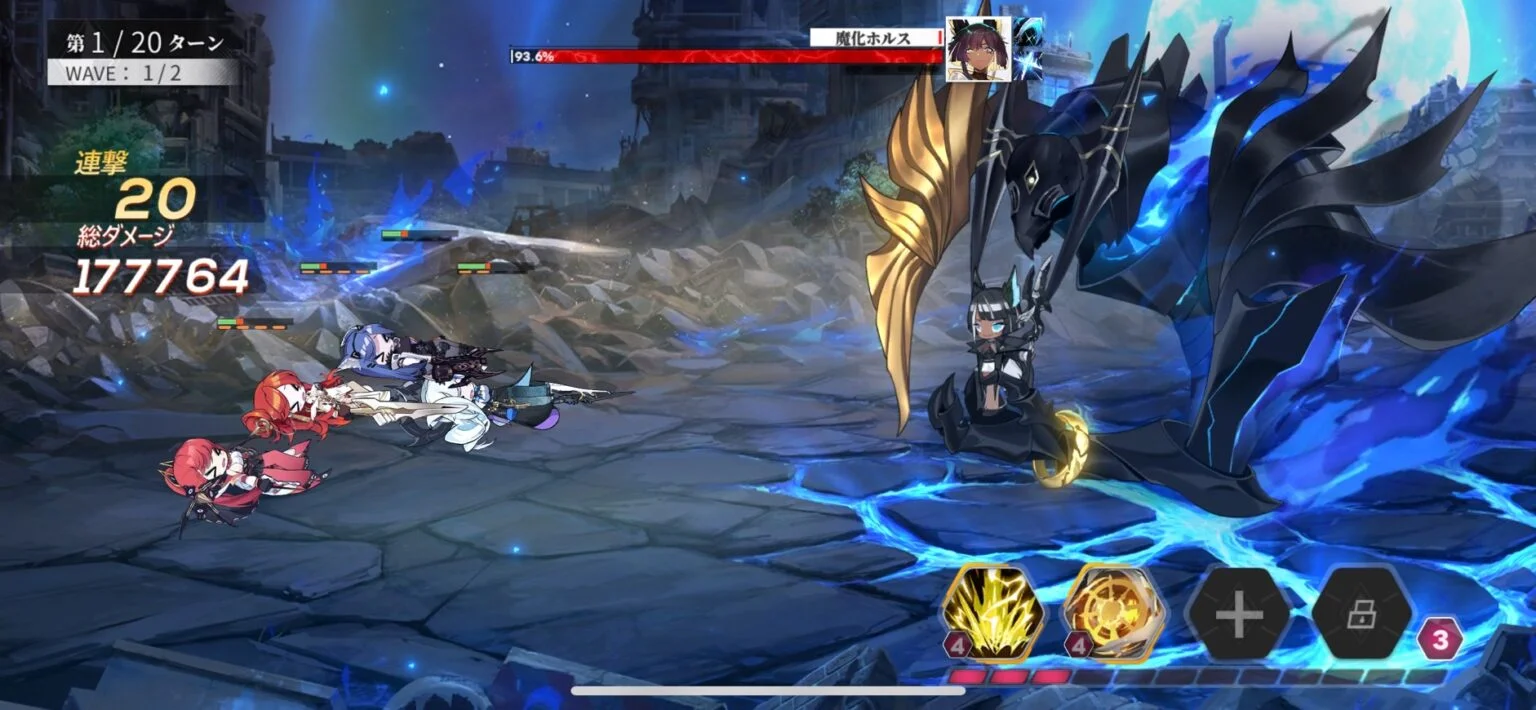The image size is (1536, 710).
Task: Activate the yellow lightning burst skill
Action: pyautogui.click(x=994, y=613)
